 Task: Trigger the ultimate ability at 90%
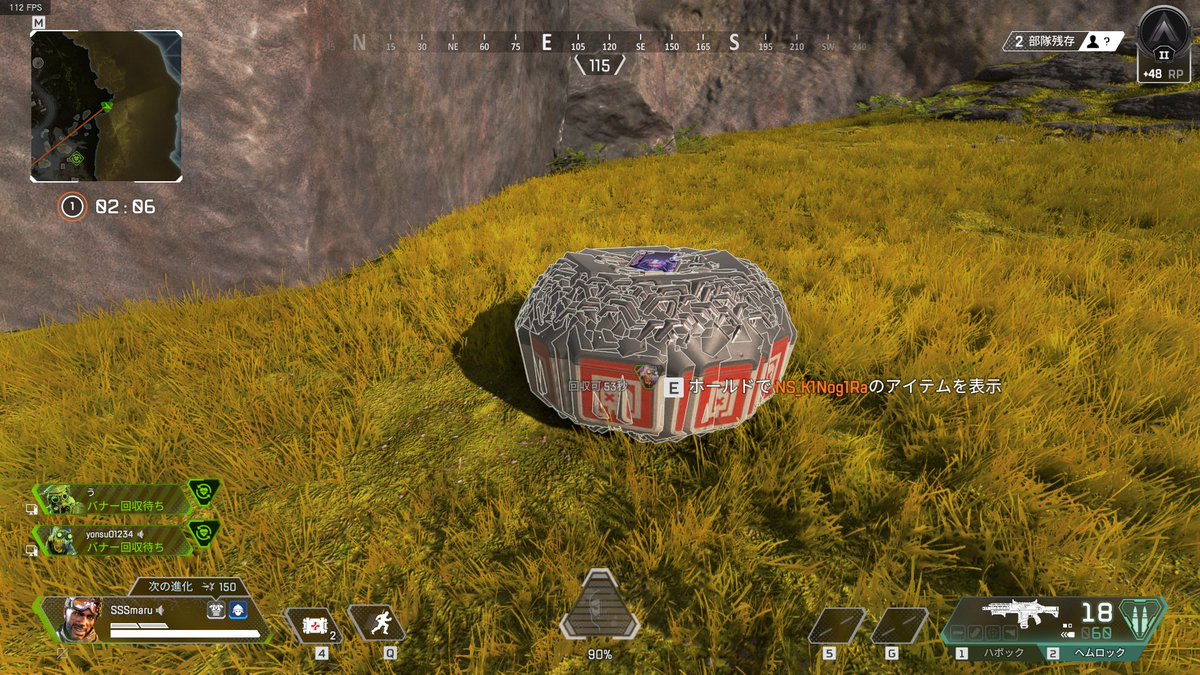(x=599, y=606)
